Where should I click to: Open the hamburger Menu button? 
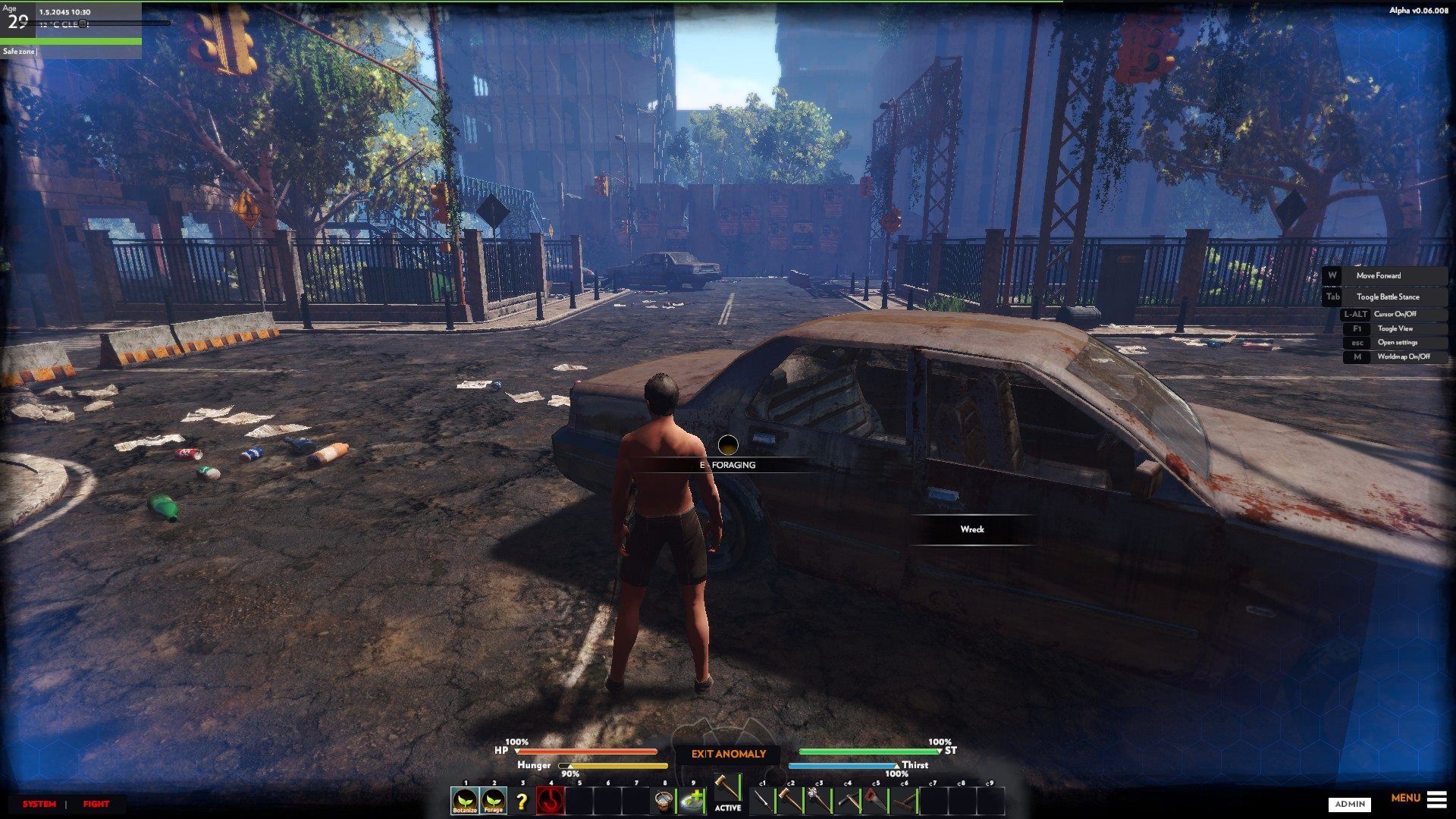[x=1436, y=799]
